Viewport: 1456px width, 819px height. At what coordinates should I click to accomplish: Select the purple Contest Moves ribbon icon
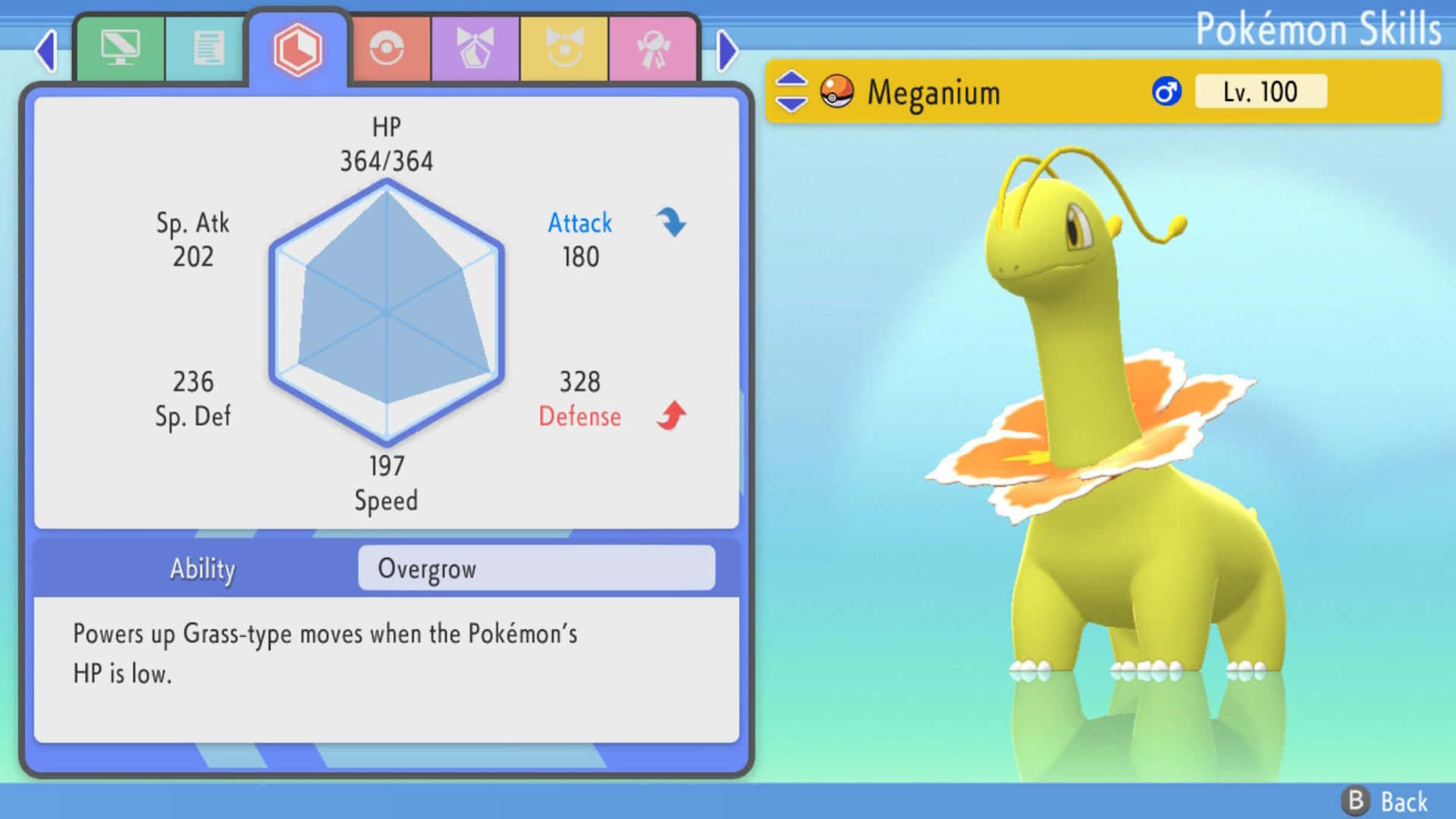[x=476, y=47]
